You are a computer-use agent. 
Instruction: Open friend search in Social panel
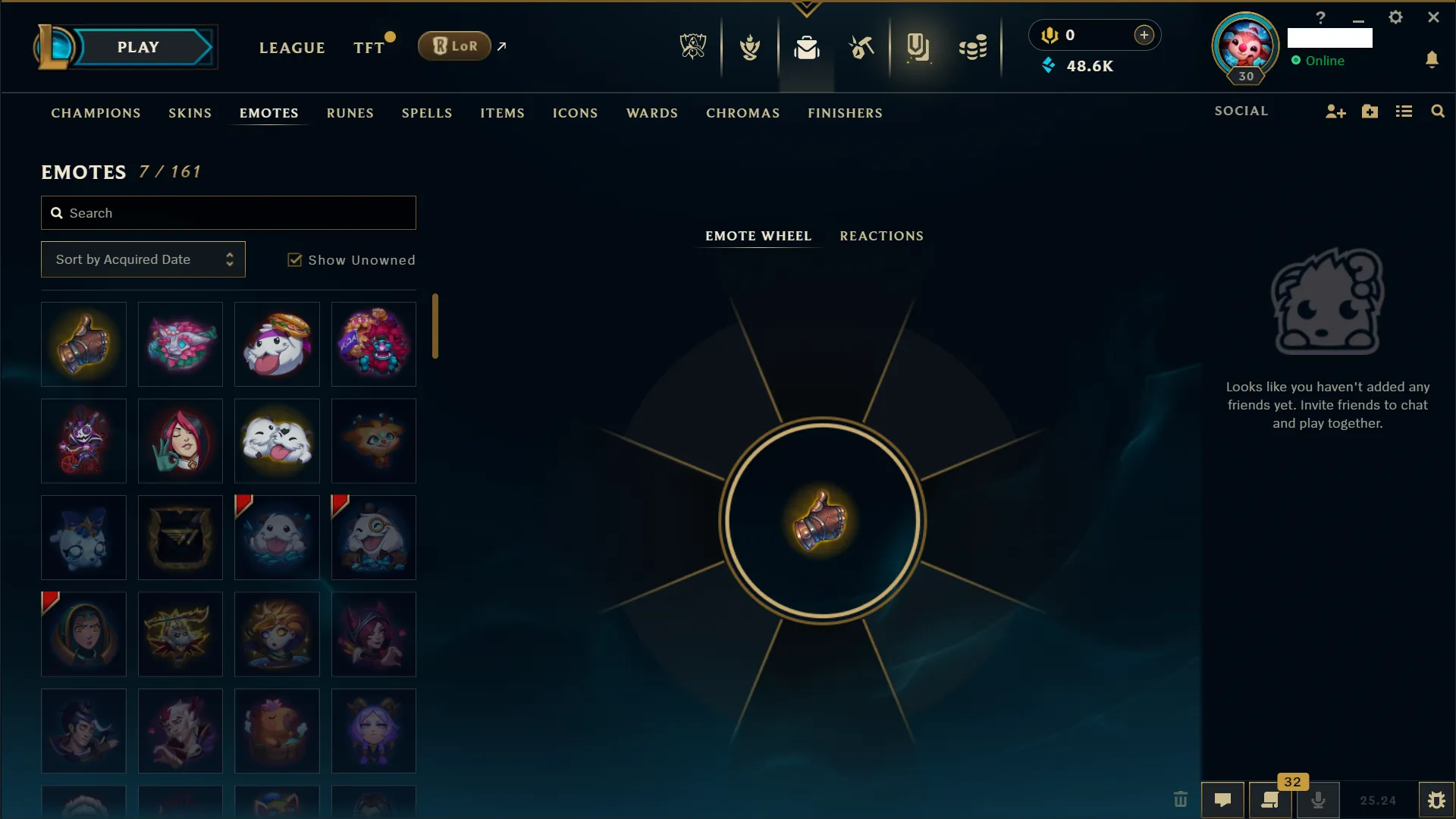tap(1438, 111)
